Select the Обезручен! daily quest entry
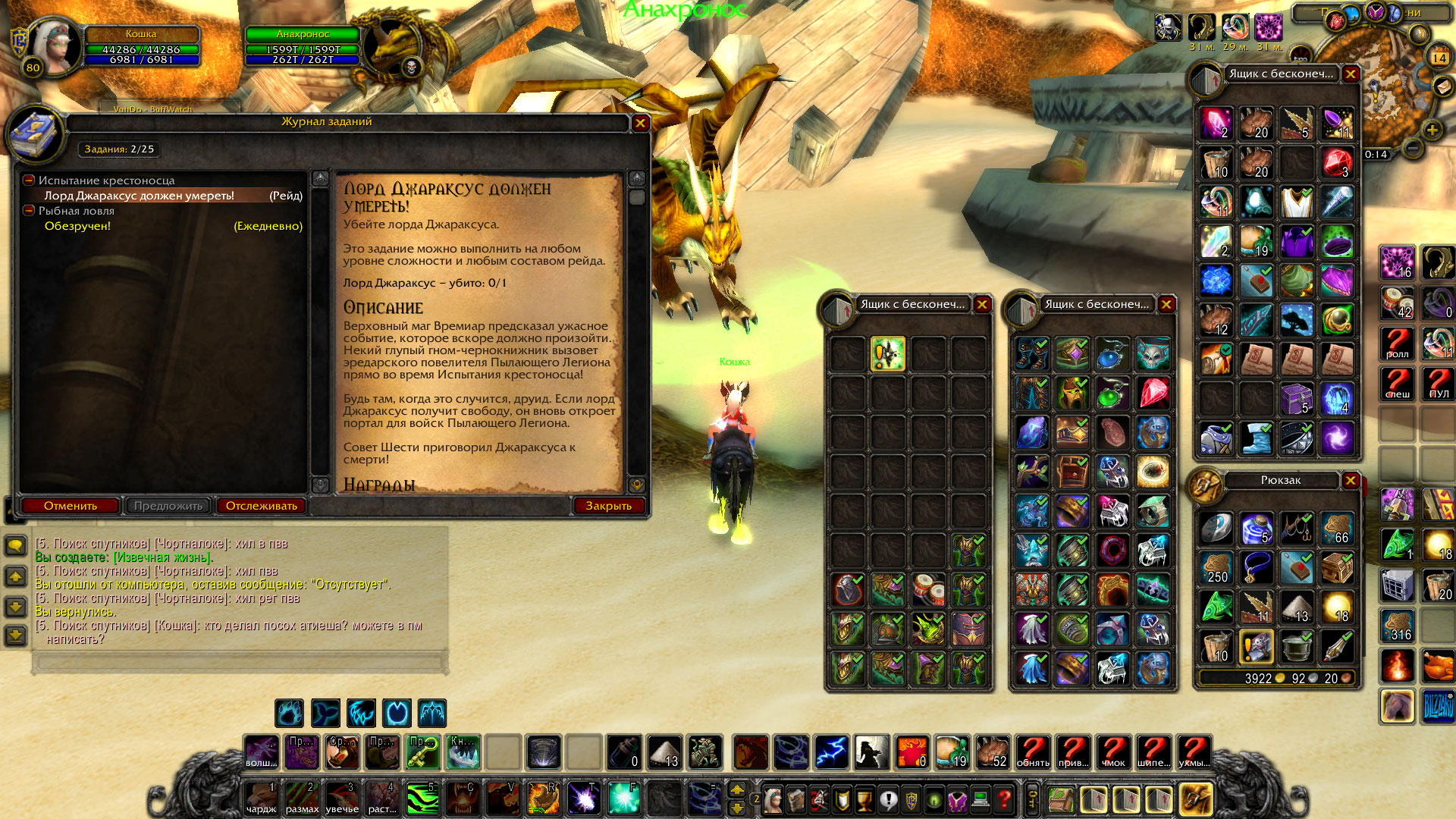This screenshot has height=819, width=1456. coord(77,226)
